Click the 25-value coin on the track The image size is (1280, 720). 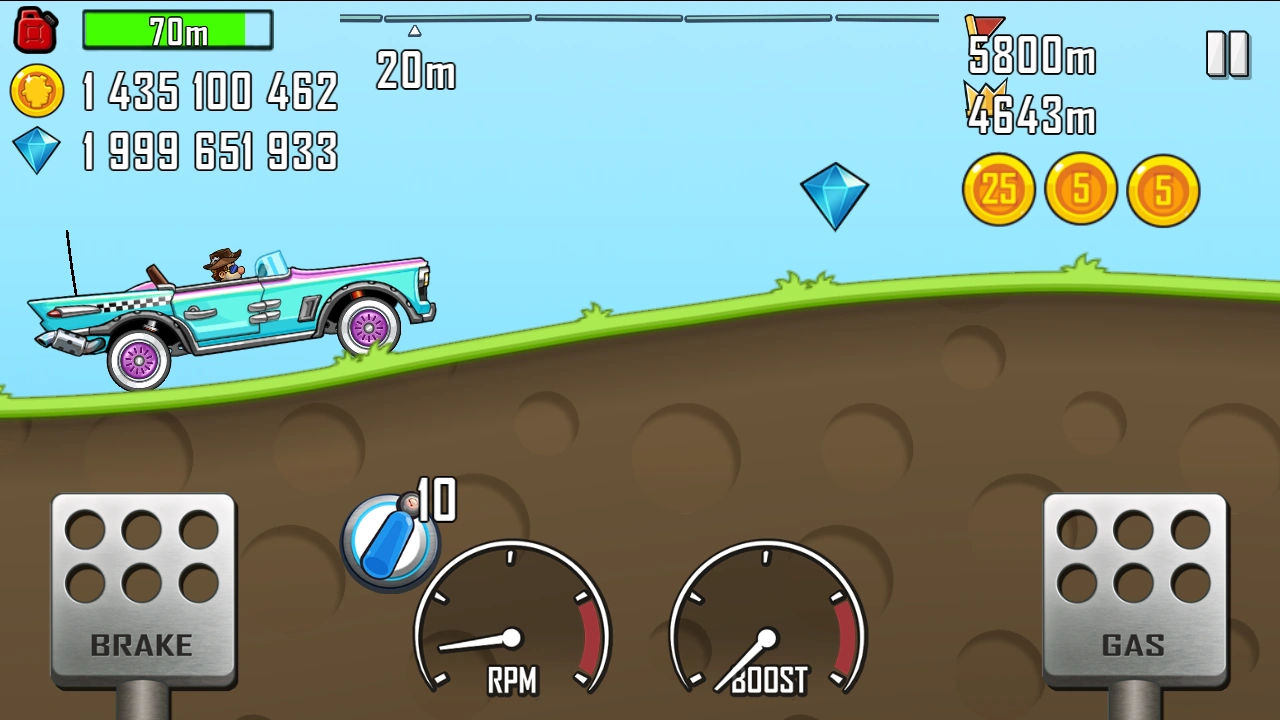[x=998, y=189]
